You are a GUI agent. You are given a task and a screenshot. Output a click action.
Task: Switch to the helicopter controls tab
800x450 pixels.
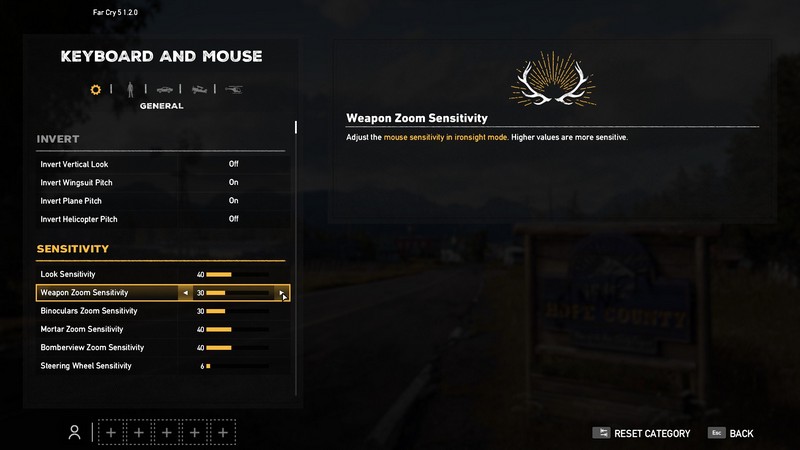(234, 90)
